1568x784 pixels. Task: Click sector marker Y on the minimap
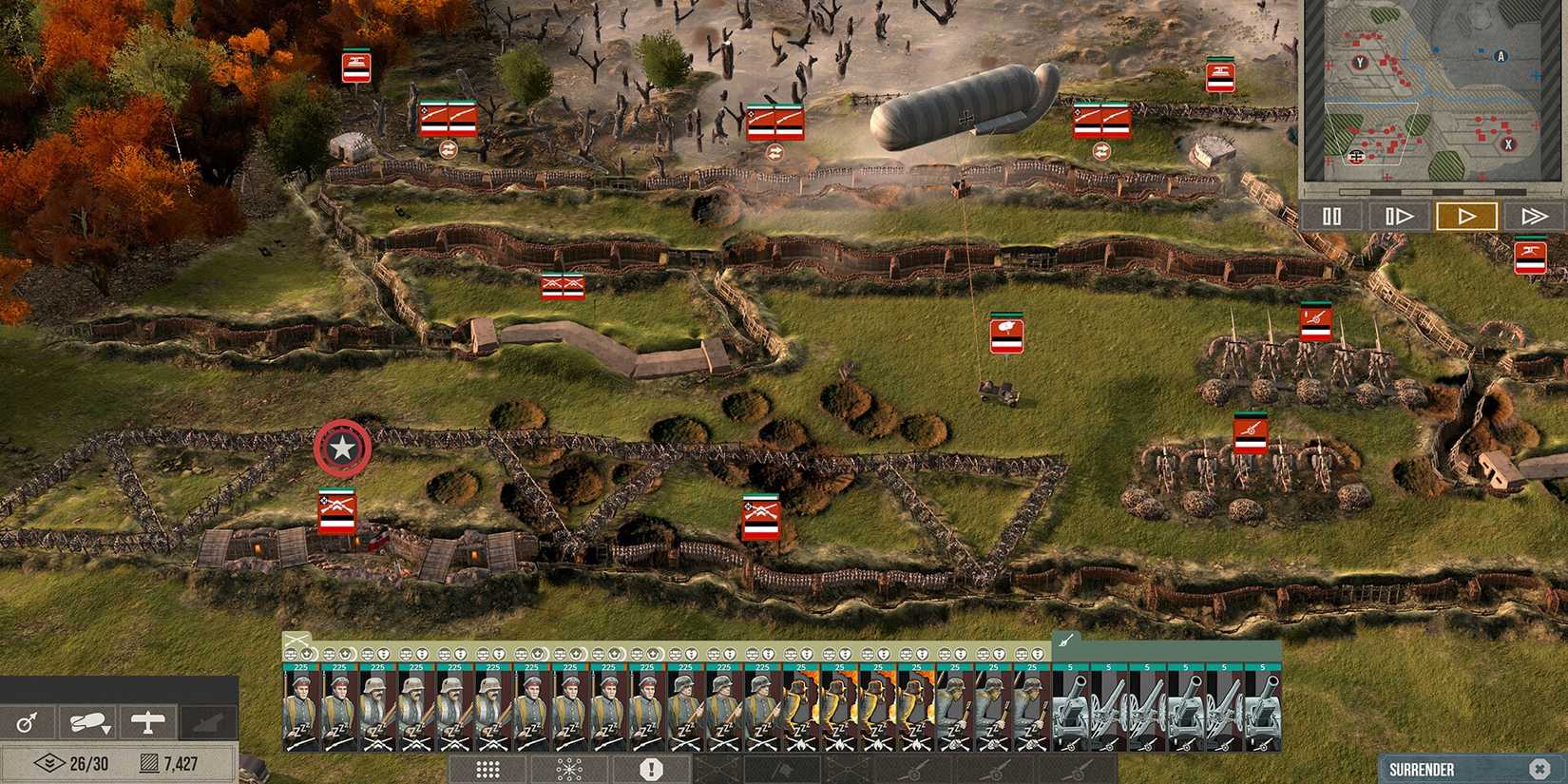1360,62
